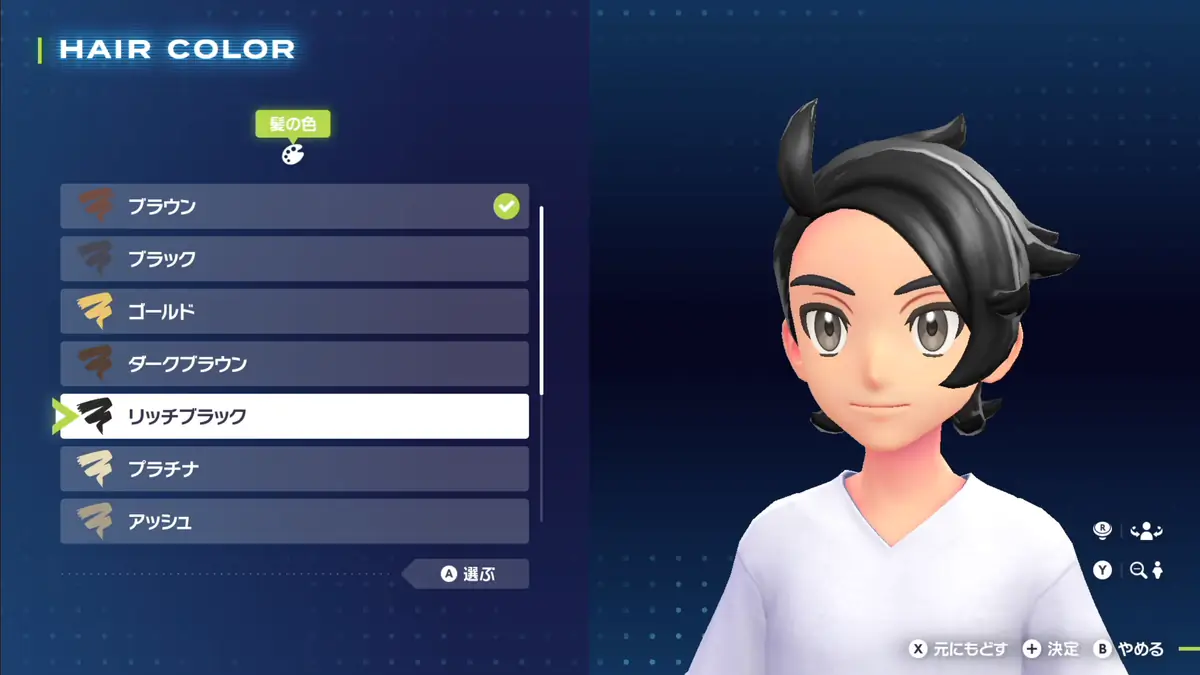The height and width of the screenshot is (675, 1200).
Task: Click the highlighted リッチブラック row
Action: pos(294,416)
